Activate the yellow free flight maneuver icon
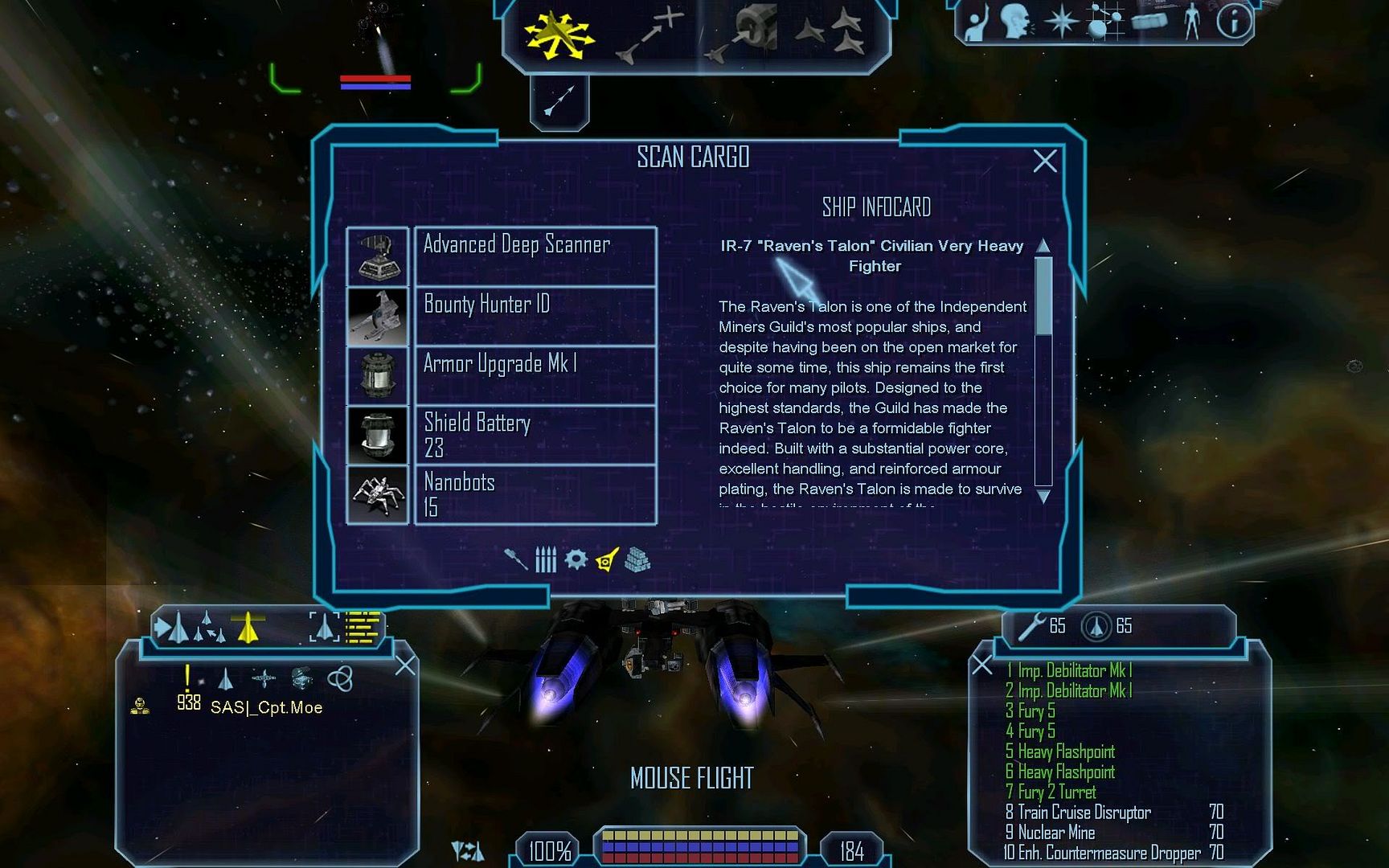Screen dimensions: 1389x868 click(x=559, y=36)
